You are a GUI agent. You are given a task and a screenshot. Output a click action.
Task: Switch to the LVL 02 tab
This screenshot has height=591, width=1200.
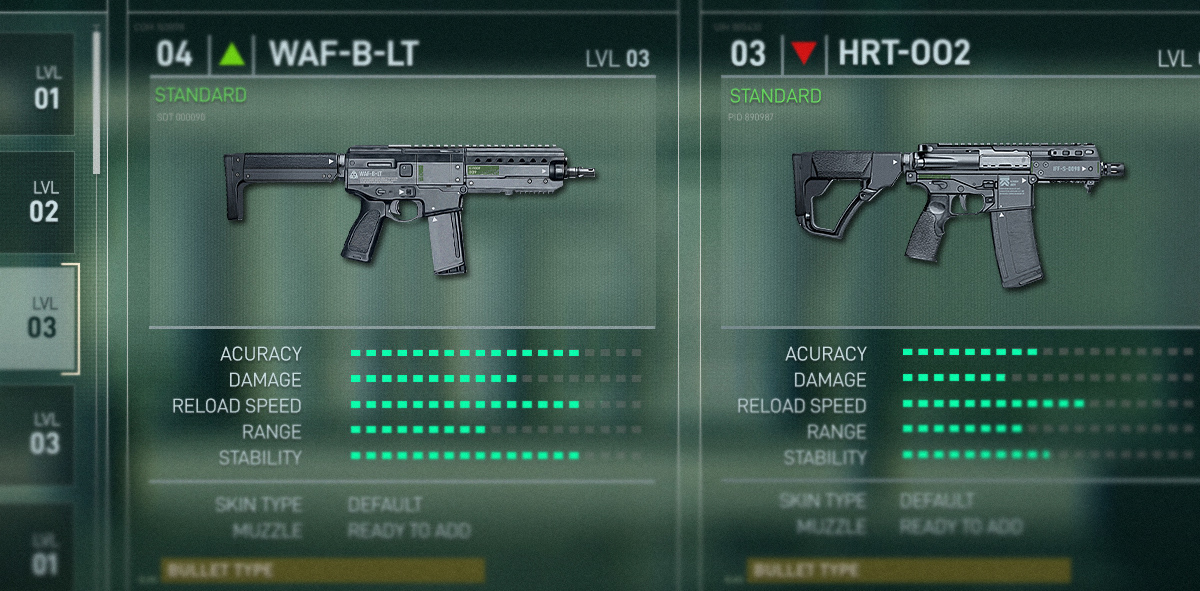[x=44, y=200]
